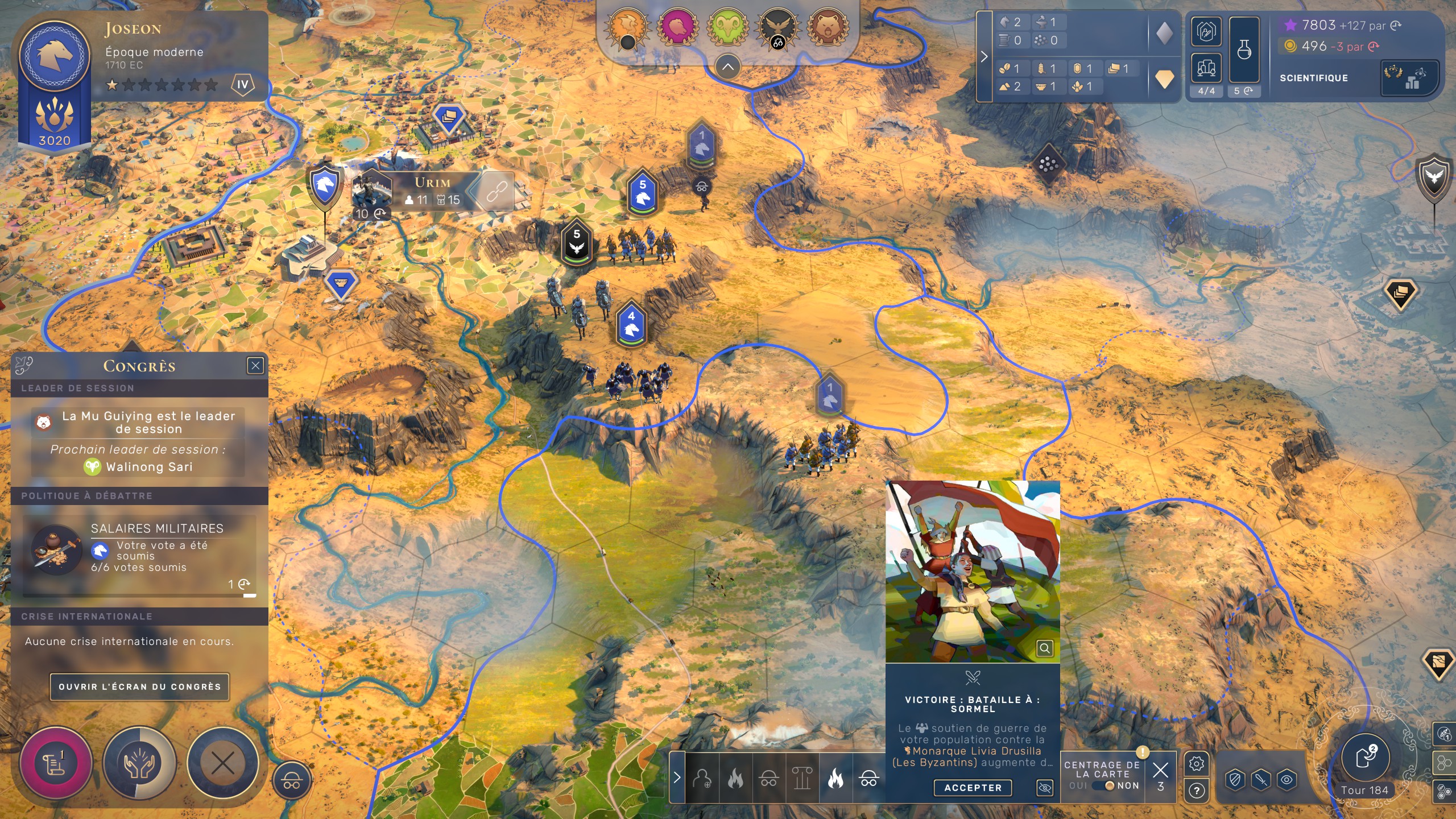
Task: Hide the victory notification with the crossed-eye icon
Action: coord(1045,788)
